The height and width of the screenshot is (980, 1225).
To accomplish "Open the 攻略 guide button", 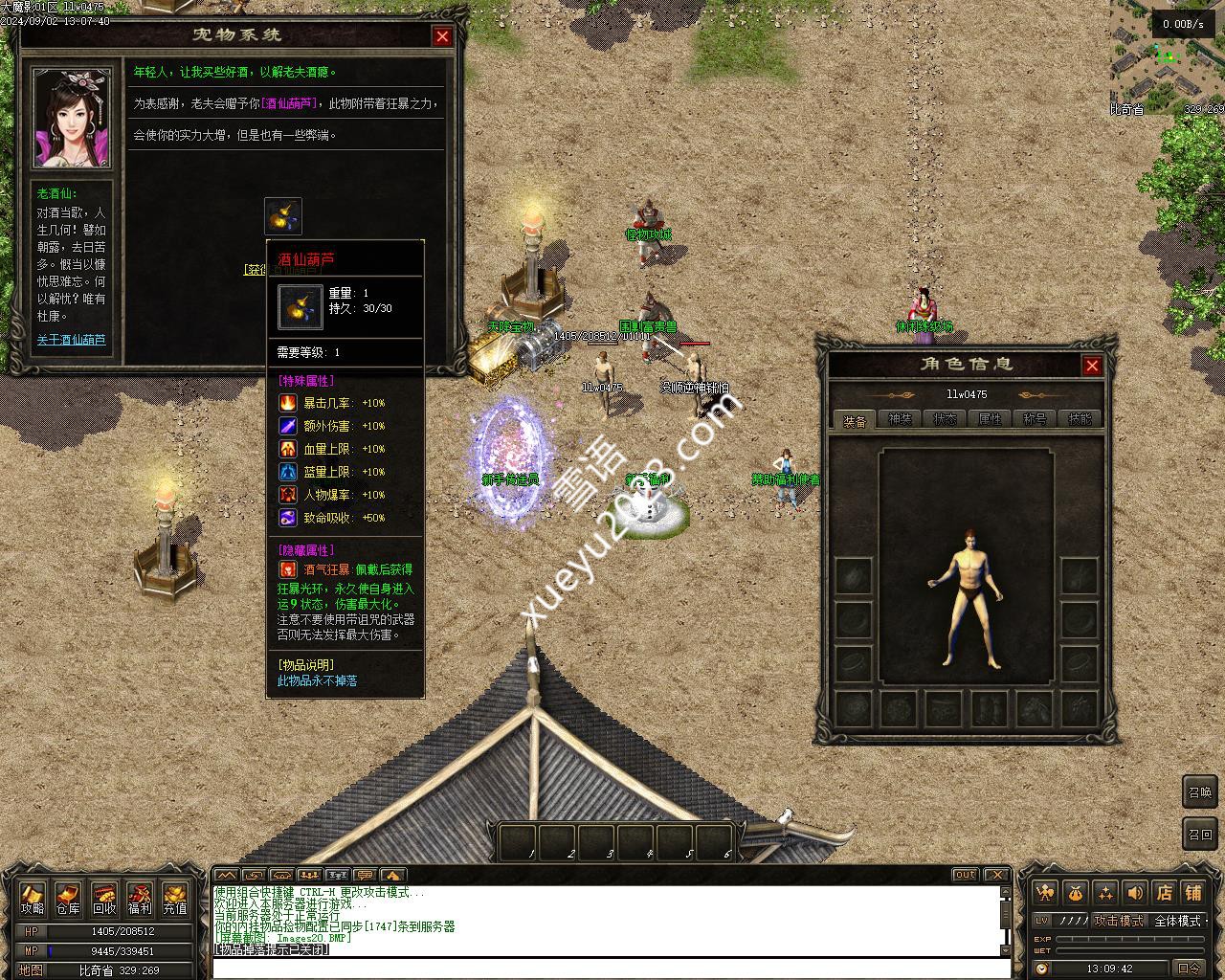I will pyautogui.click(x=33, y=898).
